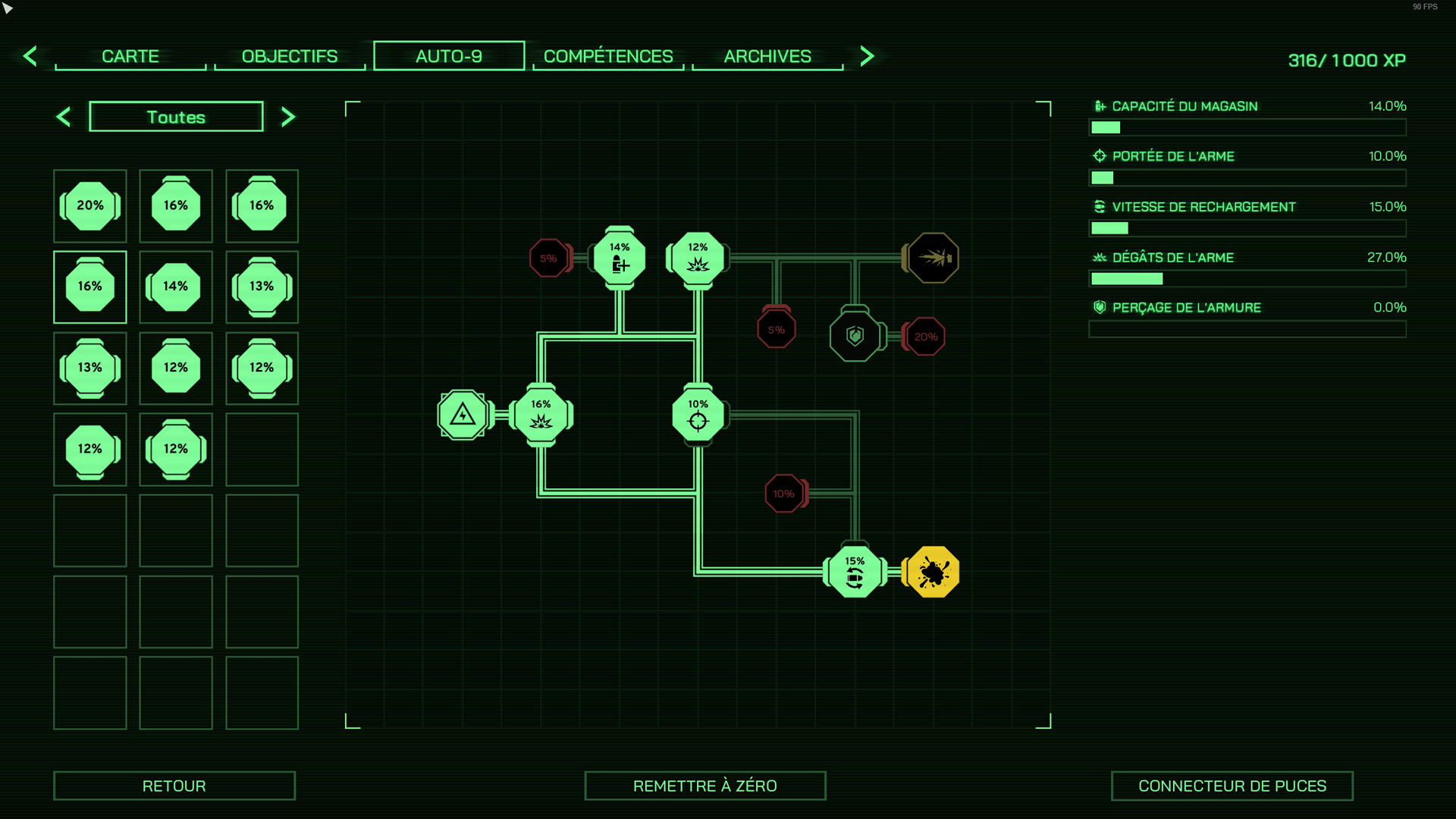Select the 20% chip in inventory
This screenshot has height=819, width=1456.
90,206
